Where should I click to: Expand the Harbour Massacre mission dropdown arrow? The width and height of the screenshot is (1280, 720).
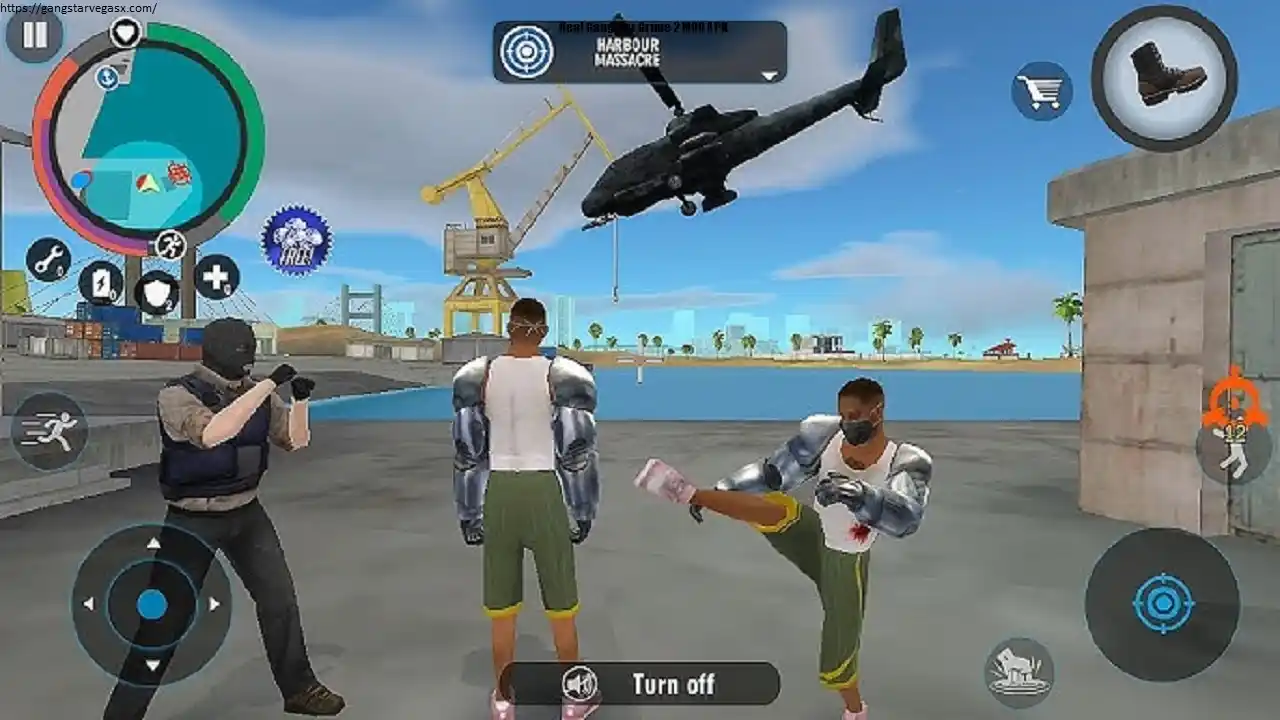point(768,72)
